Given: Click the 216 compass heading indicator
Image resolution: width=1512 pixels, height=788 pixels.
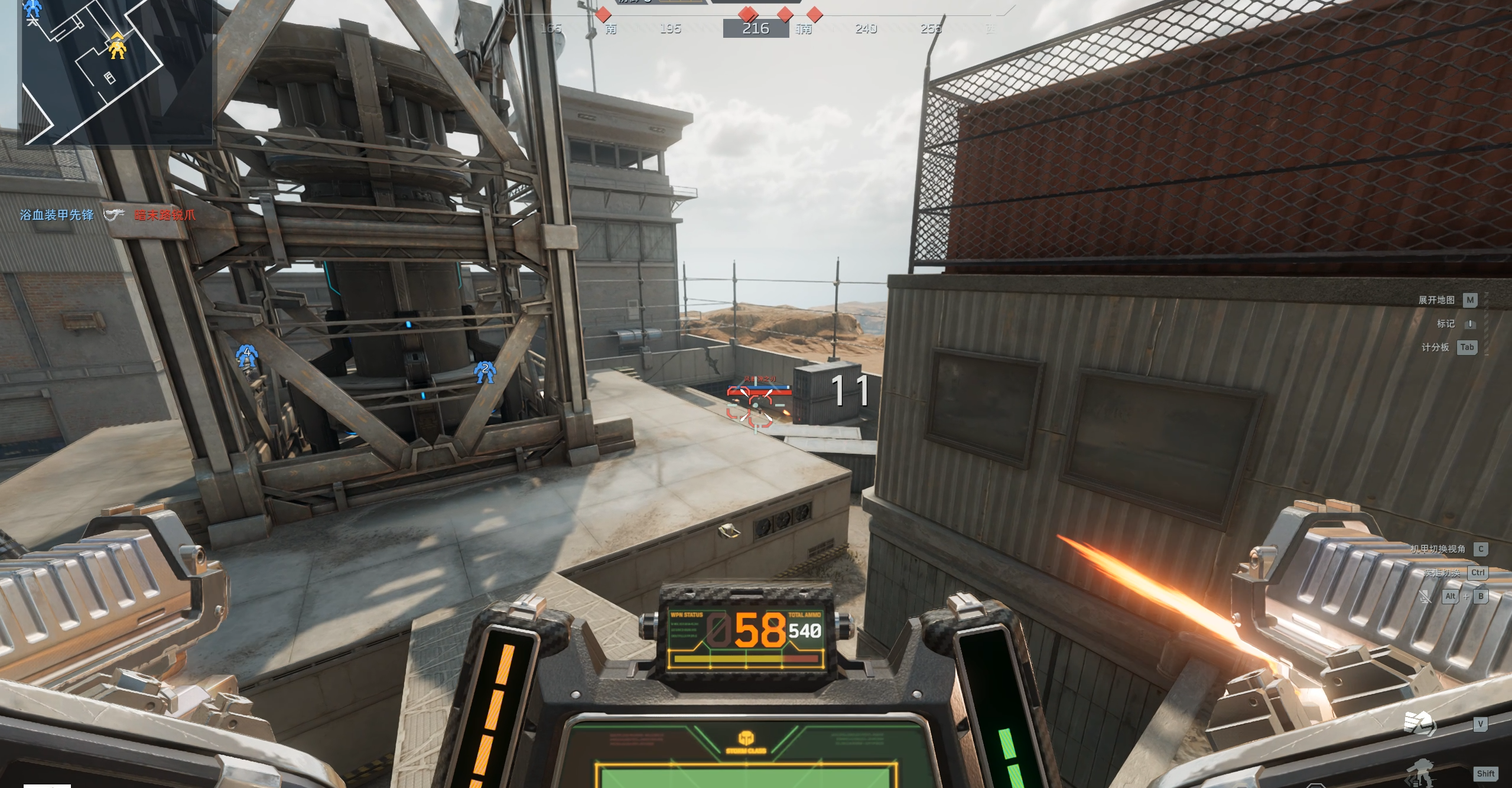Looking at the screenshot, I should (756, 28).
